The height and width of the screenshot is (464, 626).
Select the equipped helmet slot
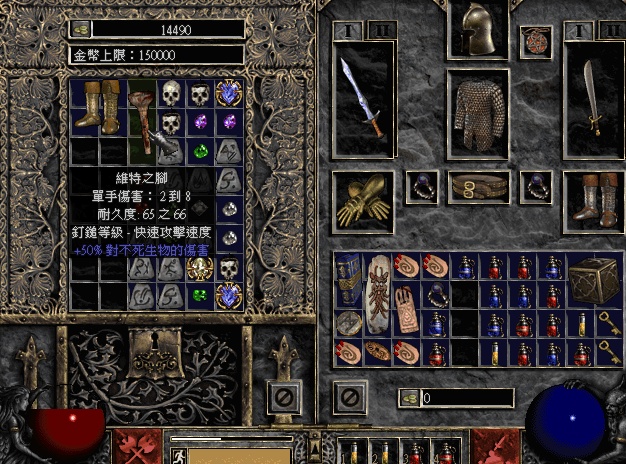tap(477, 32)
